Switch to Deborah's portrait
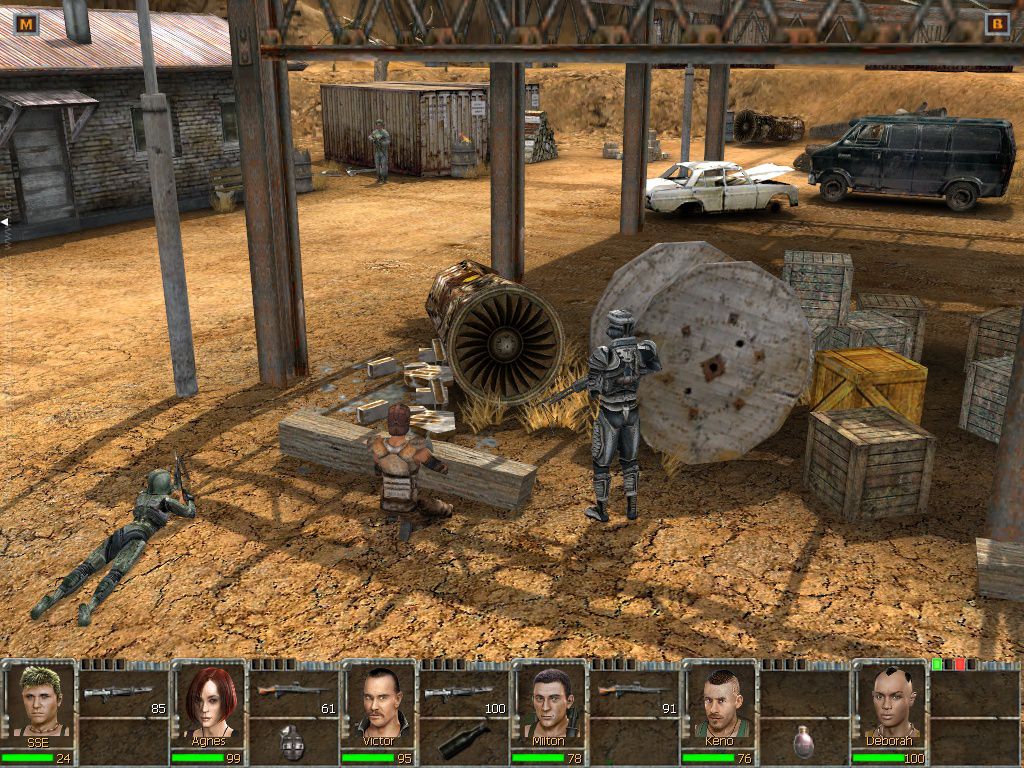1024x768 pixels. (x=890, y=701)
